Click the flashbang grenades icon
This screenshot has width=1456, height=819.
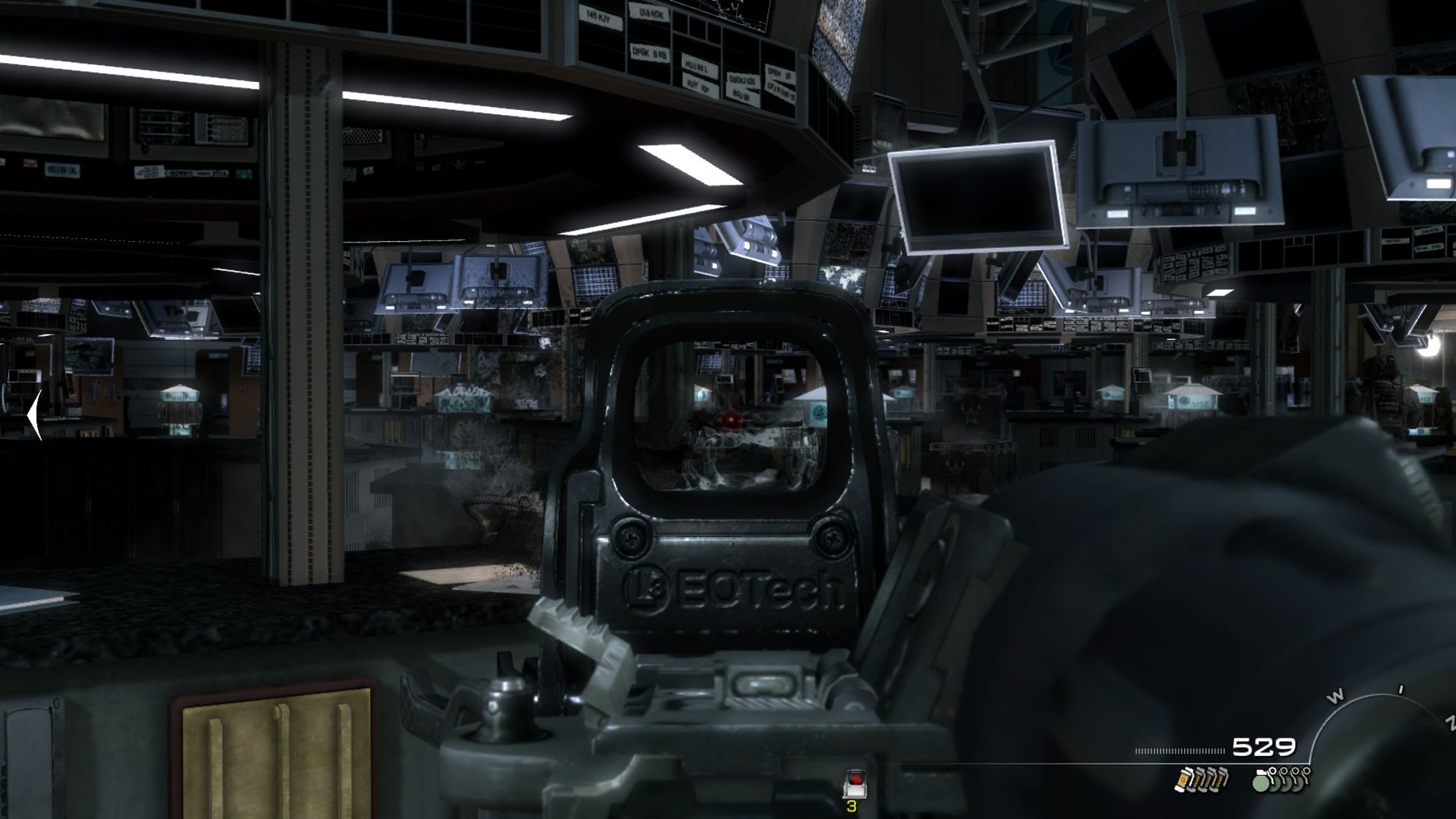click(x=1201, y=779)
